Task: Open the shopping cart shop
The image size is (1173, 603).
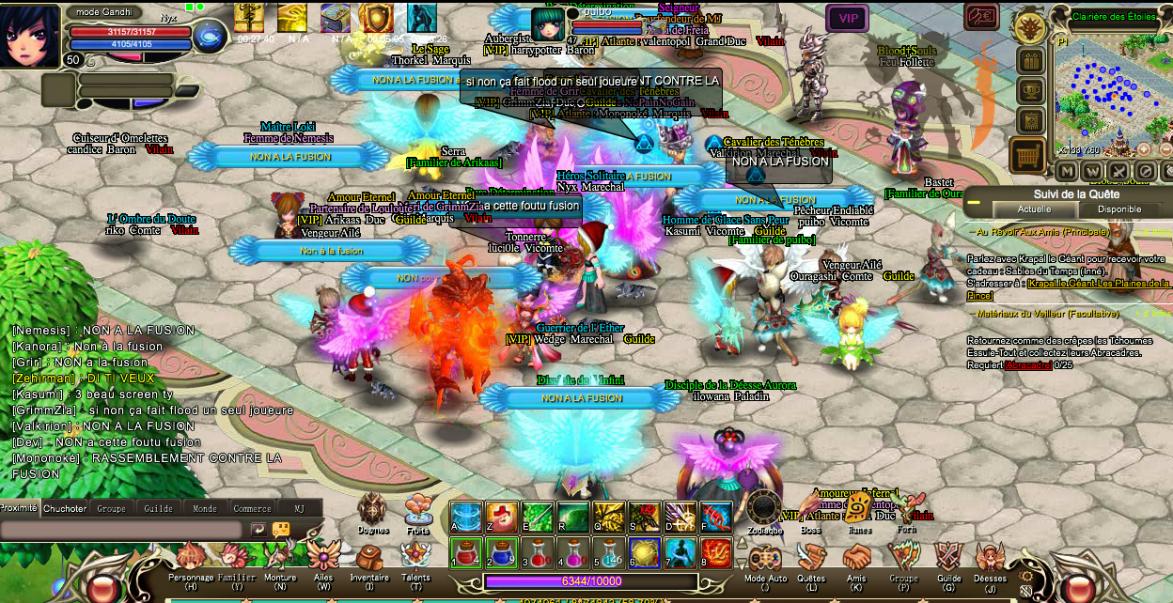Action: 1028,155
